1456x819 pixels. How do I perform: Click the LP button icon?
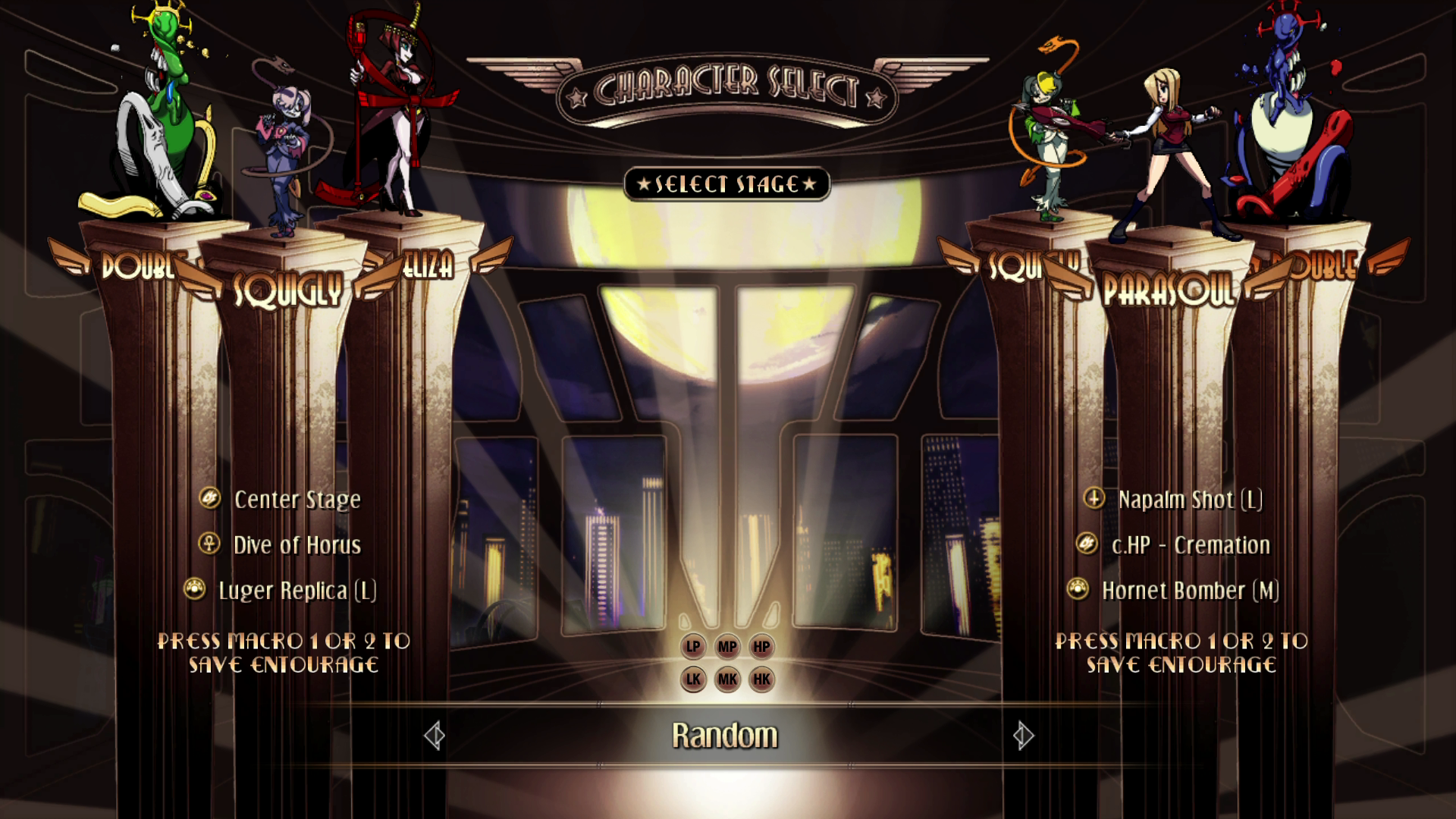pos(693,647)
